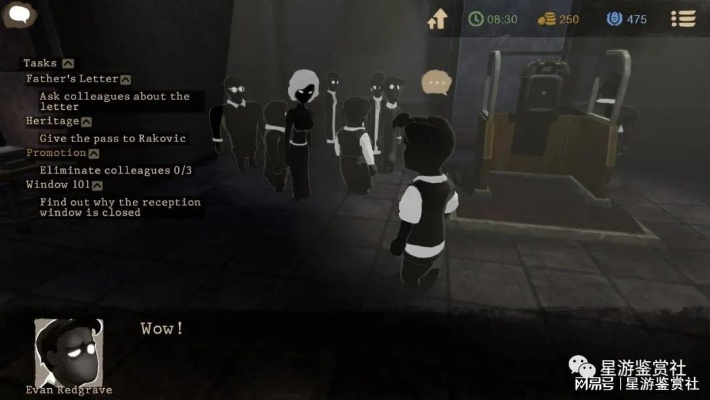The width and height of the screenshot is (710, 400).
Task: Open the chat bubble icon in the corner
Action: [21, 16]
